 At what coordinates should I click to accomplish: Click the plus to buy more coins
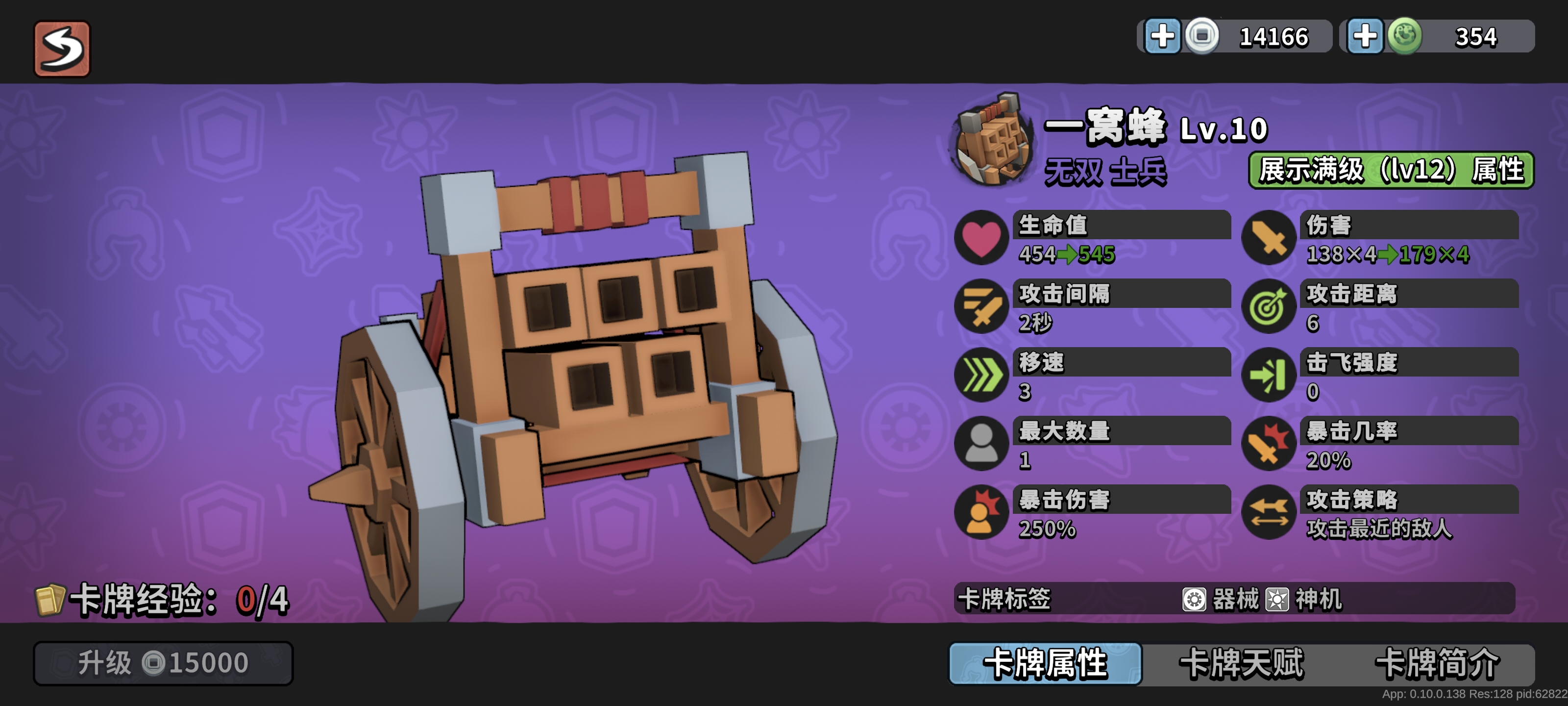pos(1164,35)
